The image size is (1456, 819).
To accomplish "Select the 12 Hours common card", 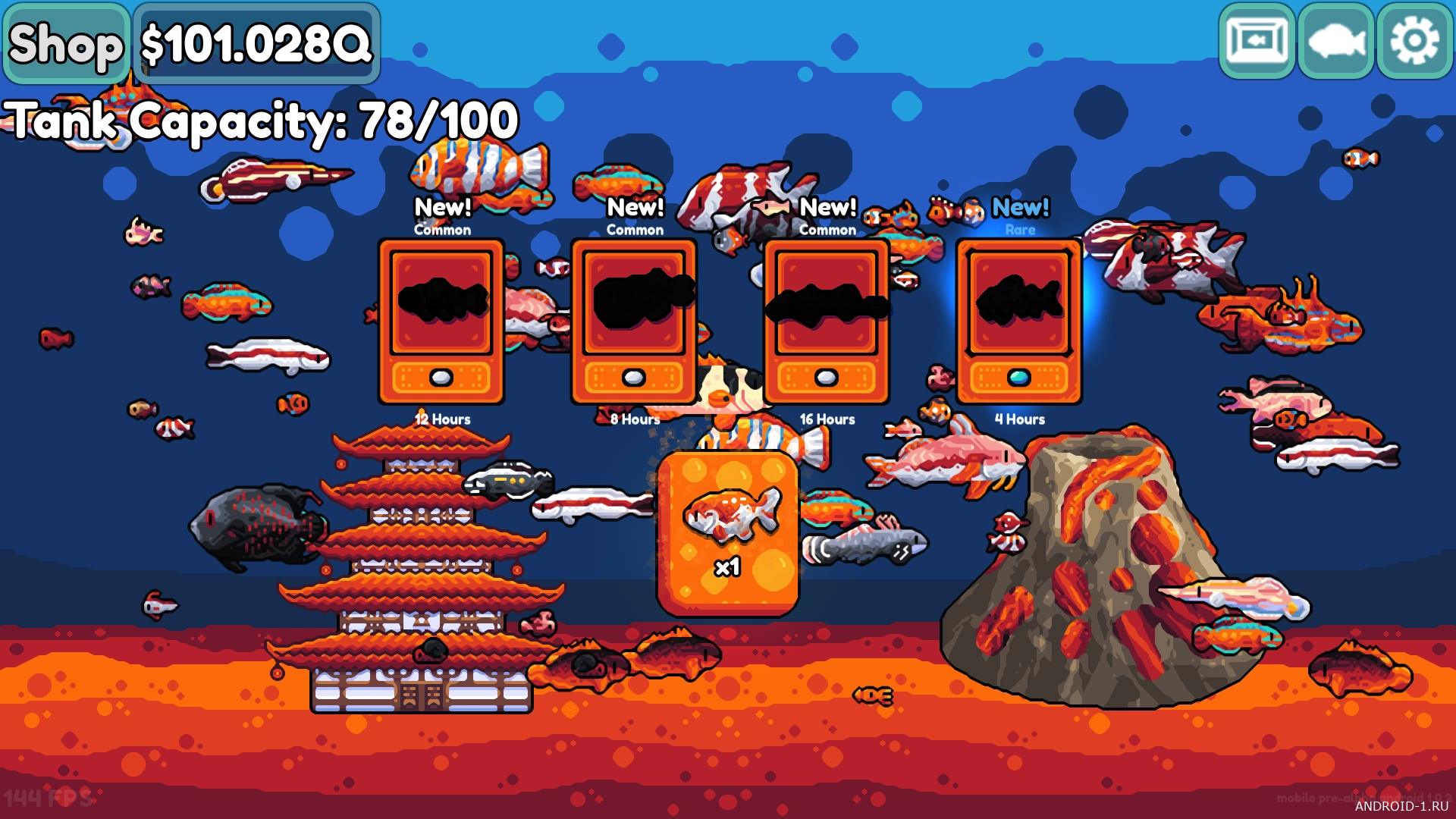I will click(441, 322).
